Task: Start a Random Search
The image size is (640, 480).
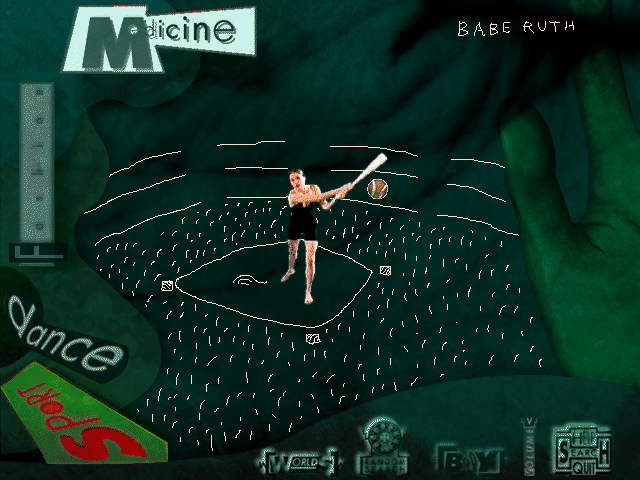Action: coord(384,448)
